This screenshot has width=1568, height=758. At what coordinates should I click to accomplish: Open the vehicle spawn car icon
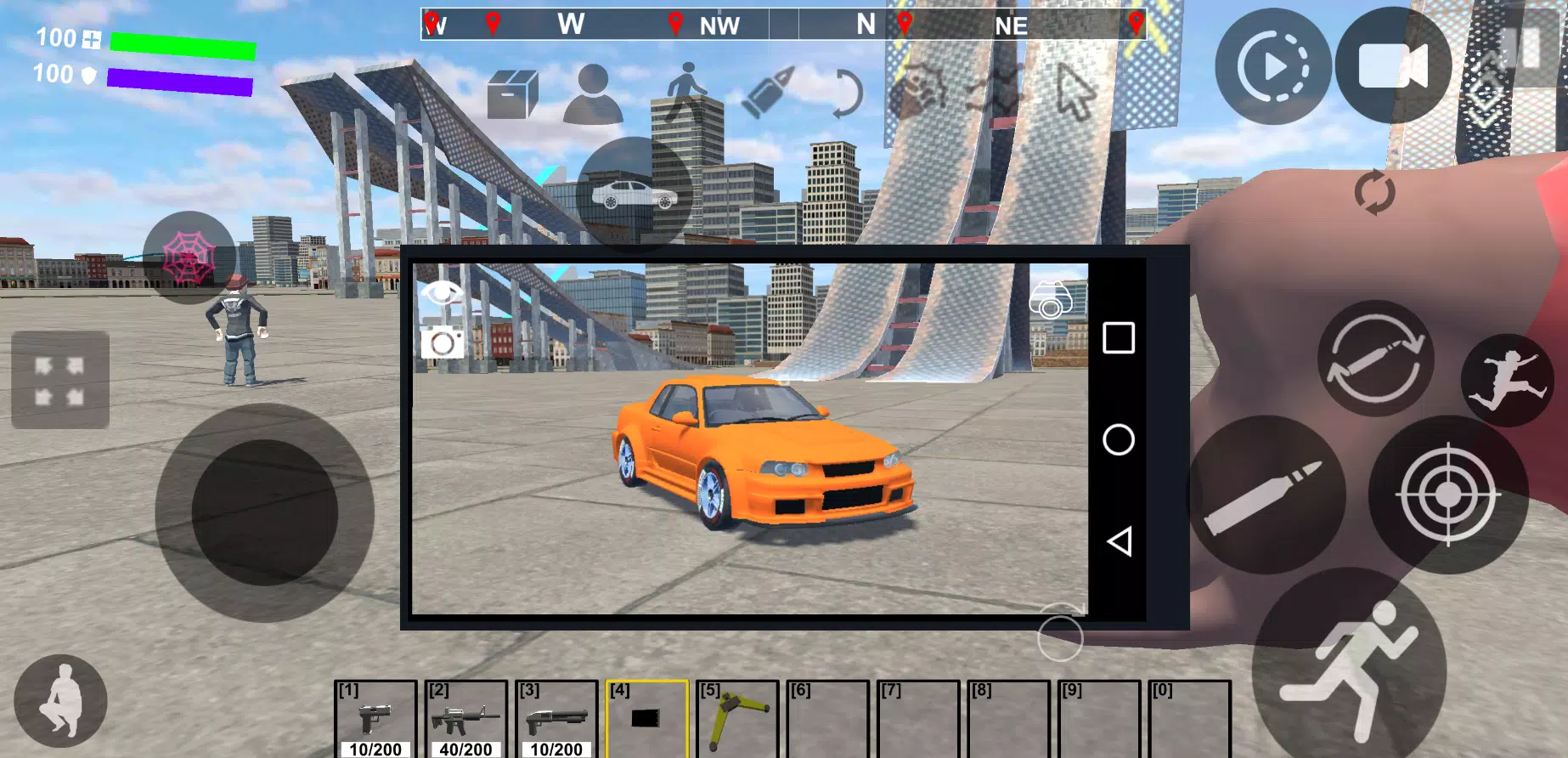(633, 191)
